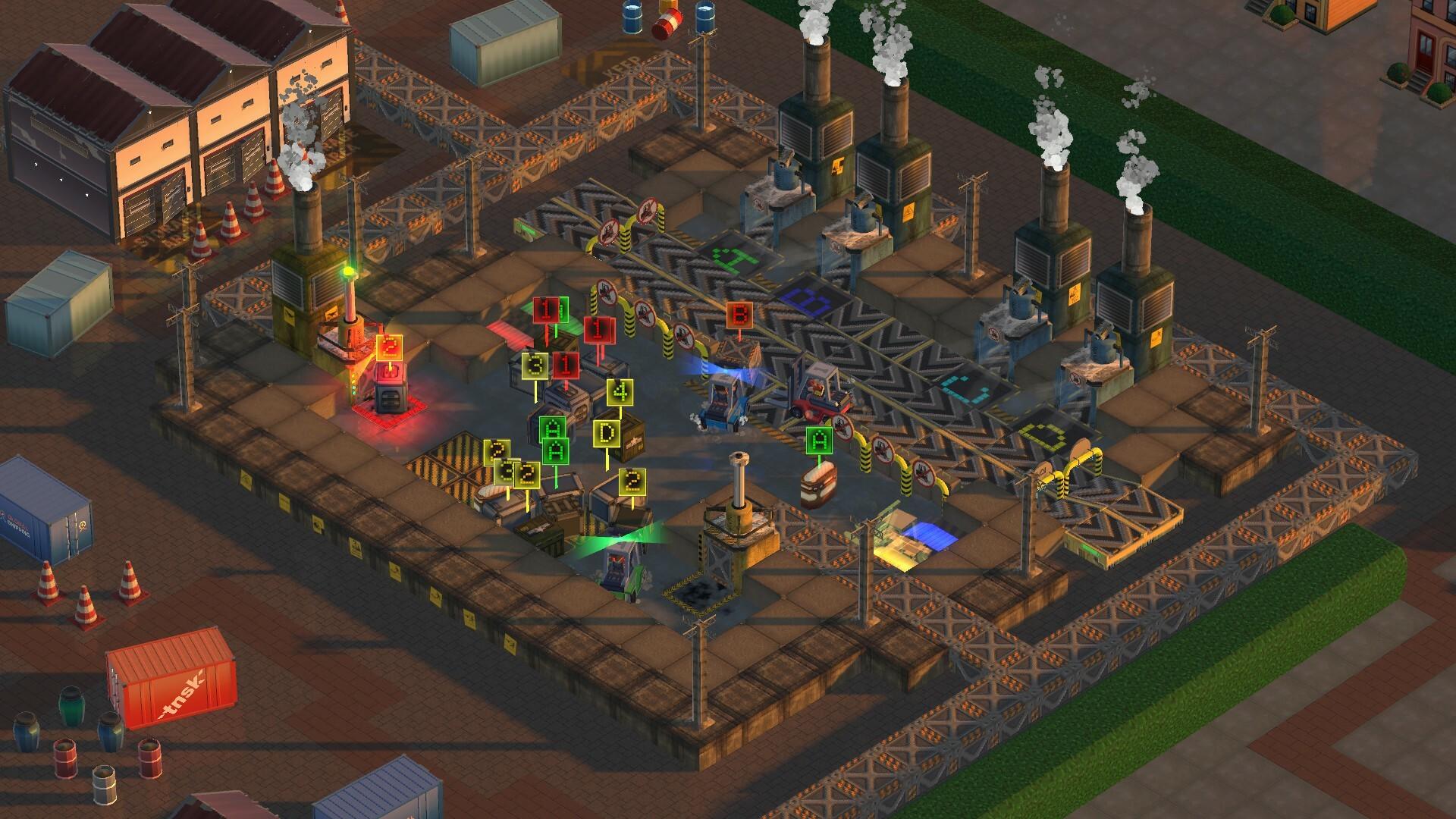Click the yellow 4 numbered marker
Viewport: 1456px width, 819px height.
point(620,391)
